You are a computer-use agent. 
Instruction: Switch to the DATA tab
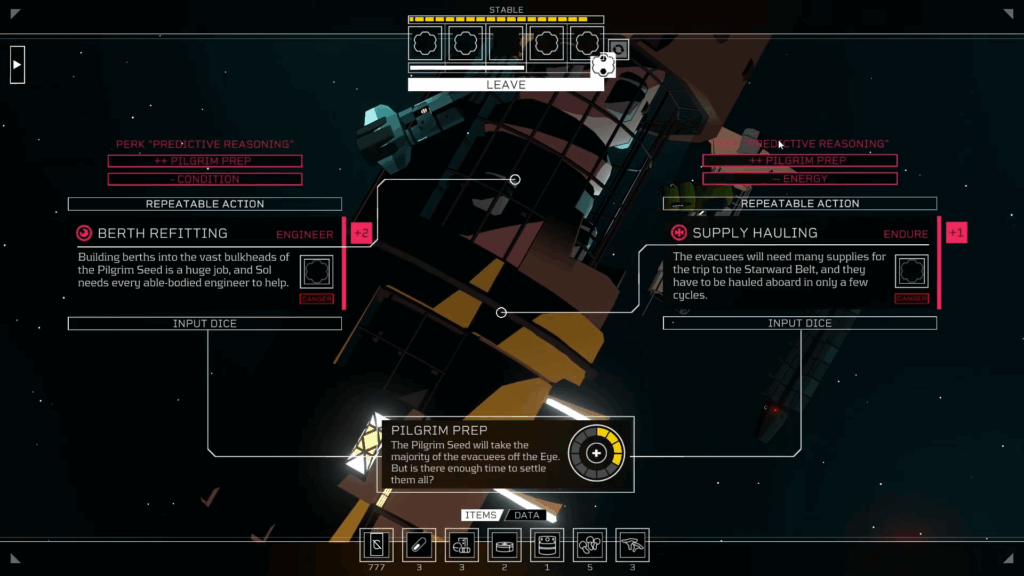(x=527, y=515)
